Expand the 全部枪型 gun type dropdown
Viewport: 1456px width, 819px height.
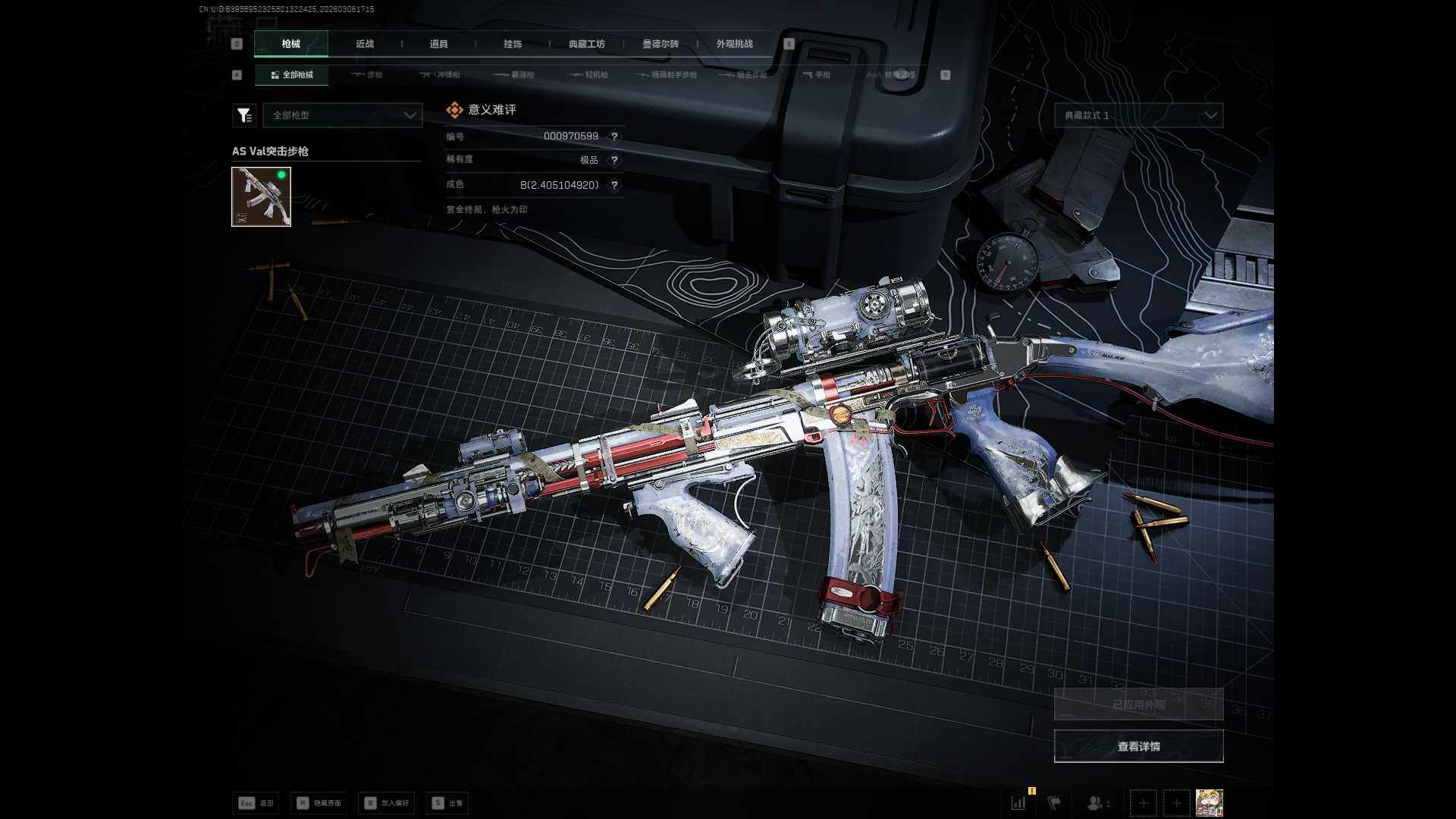[343, 115]
